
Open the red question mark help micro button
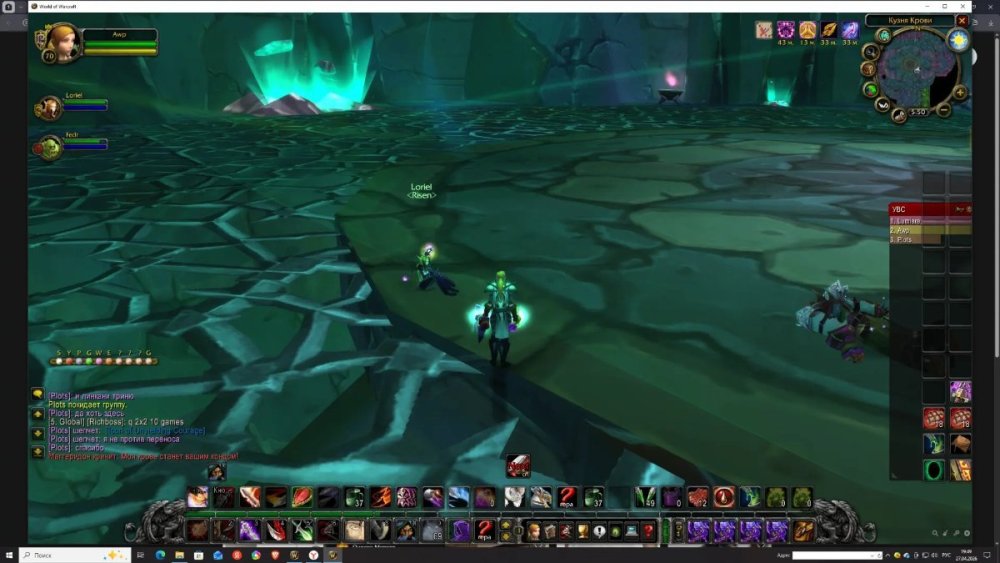tap(648, 531)
